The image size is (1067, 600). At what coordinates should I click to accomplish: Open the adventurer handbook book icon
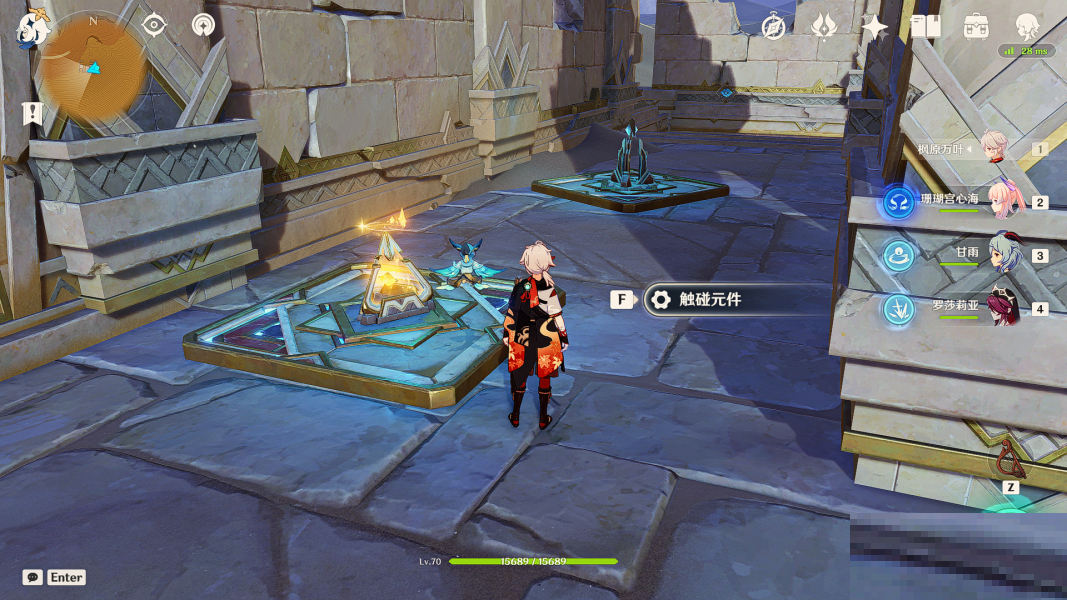(925, 27)
